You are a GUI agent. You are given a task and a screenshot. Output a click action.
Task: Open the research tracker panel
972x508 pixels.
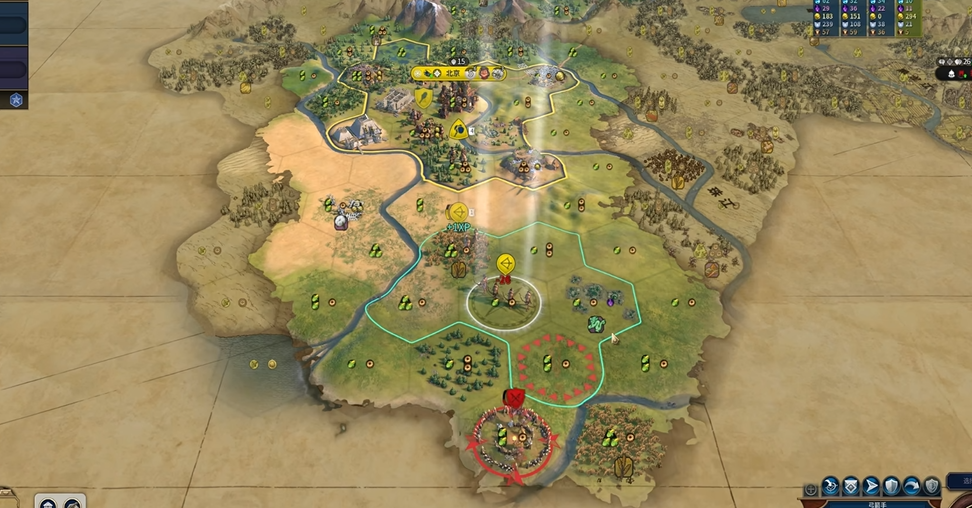[x=13, y=26]
